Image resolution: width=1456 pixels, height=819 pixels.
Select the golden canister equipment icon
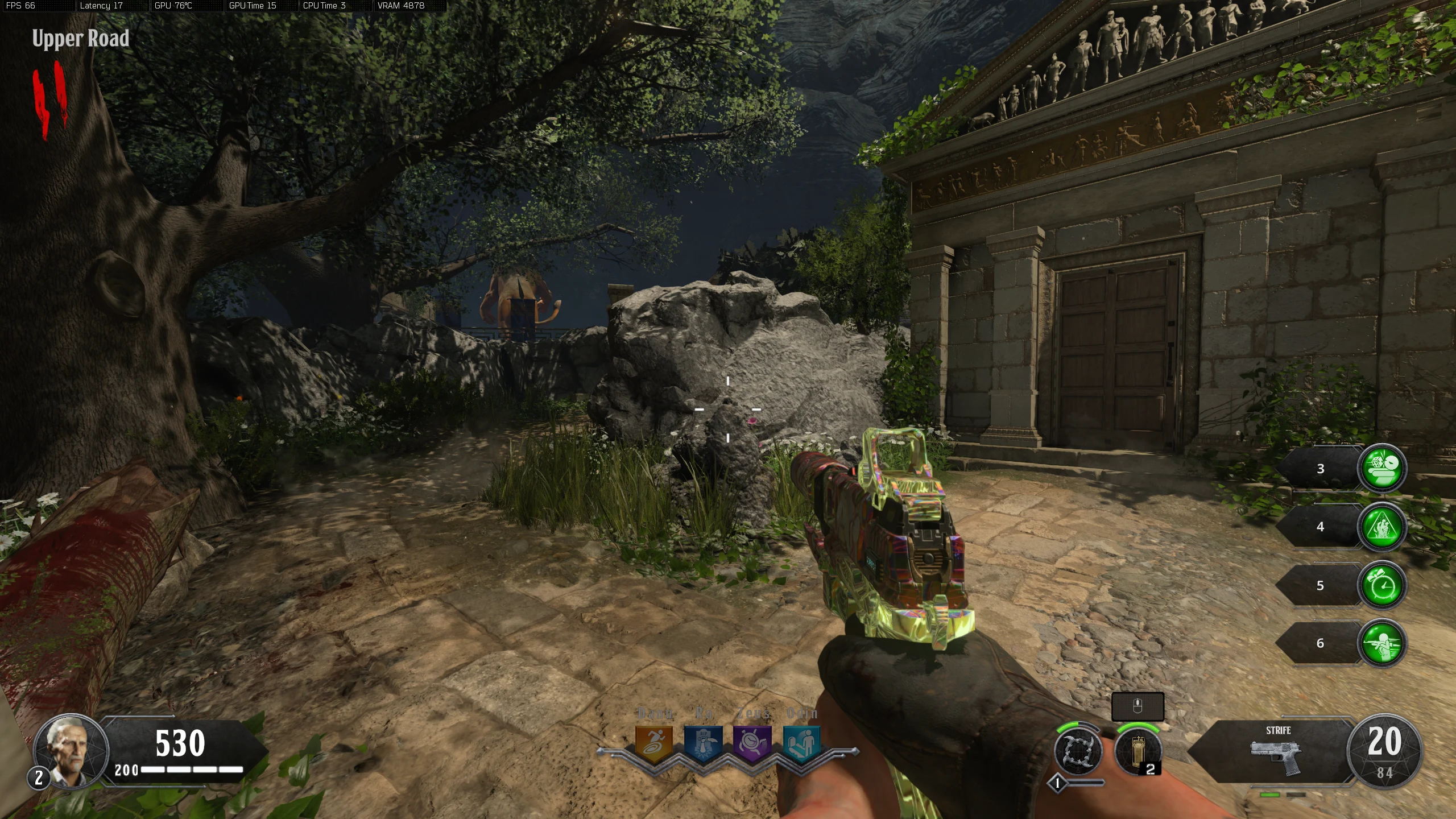pos(1137,751)
